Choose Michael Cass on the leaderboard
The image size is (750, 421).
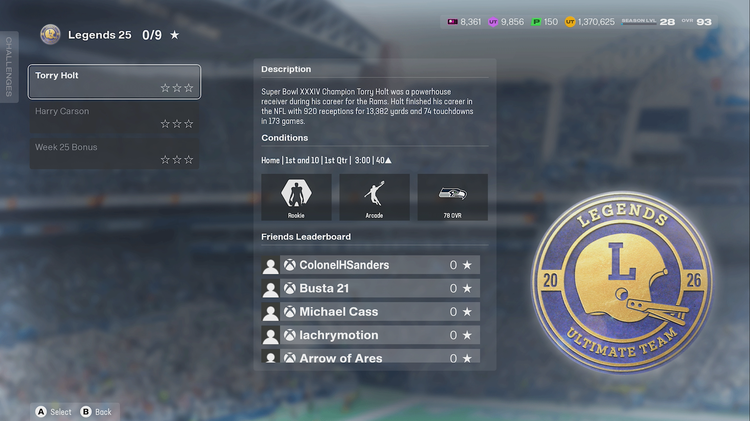[370, 312]
